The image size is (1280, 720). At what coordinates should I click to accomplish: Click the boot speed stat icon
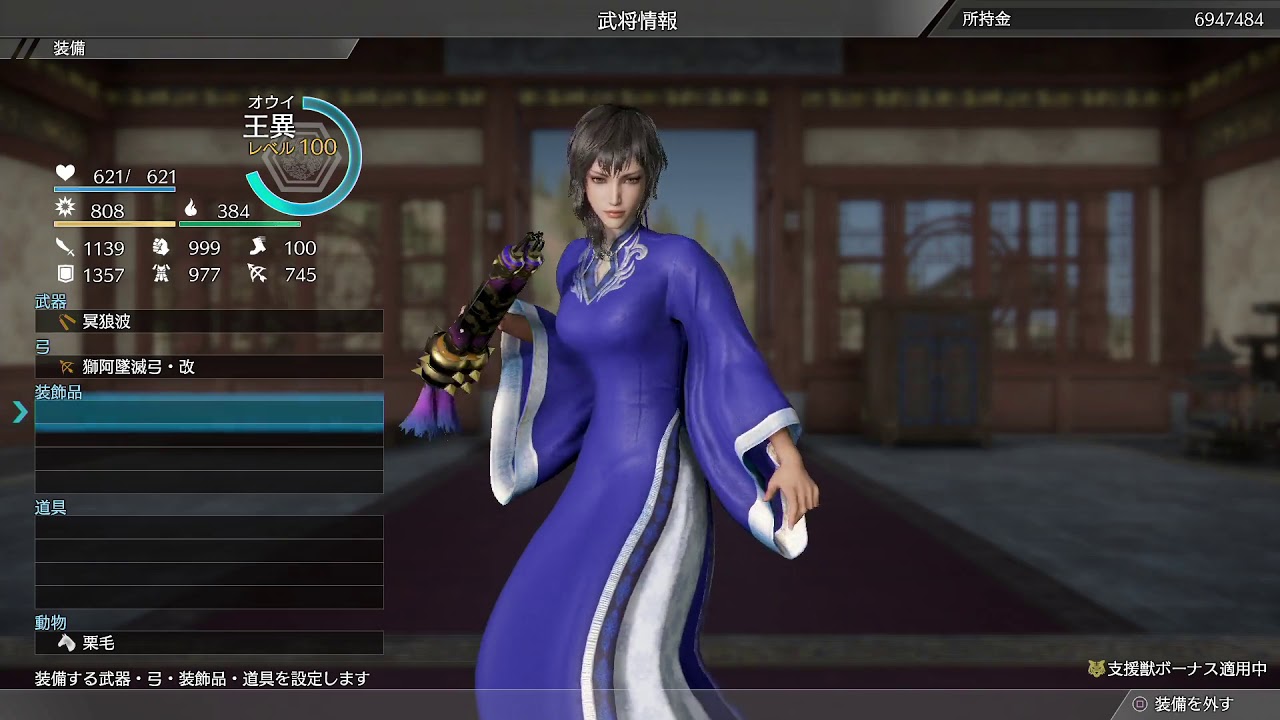pyautogui.click(x=257, y=248)
